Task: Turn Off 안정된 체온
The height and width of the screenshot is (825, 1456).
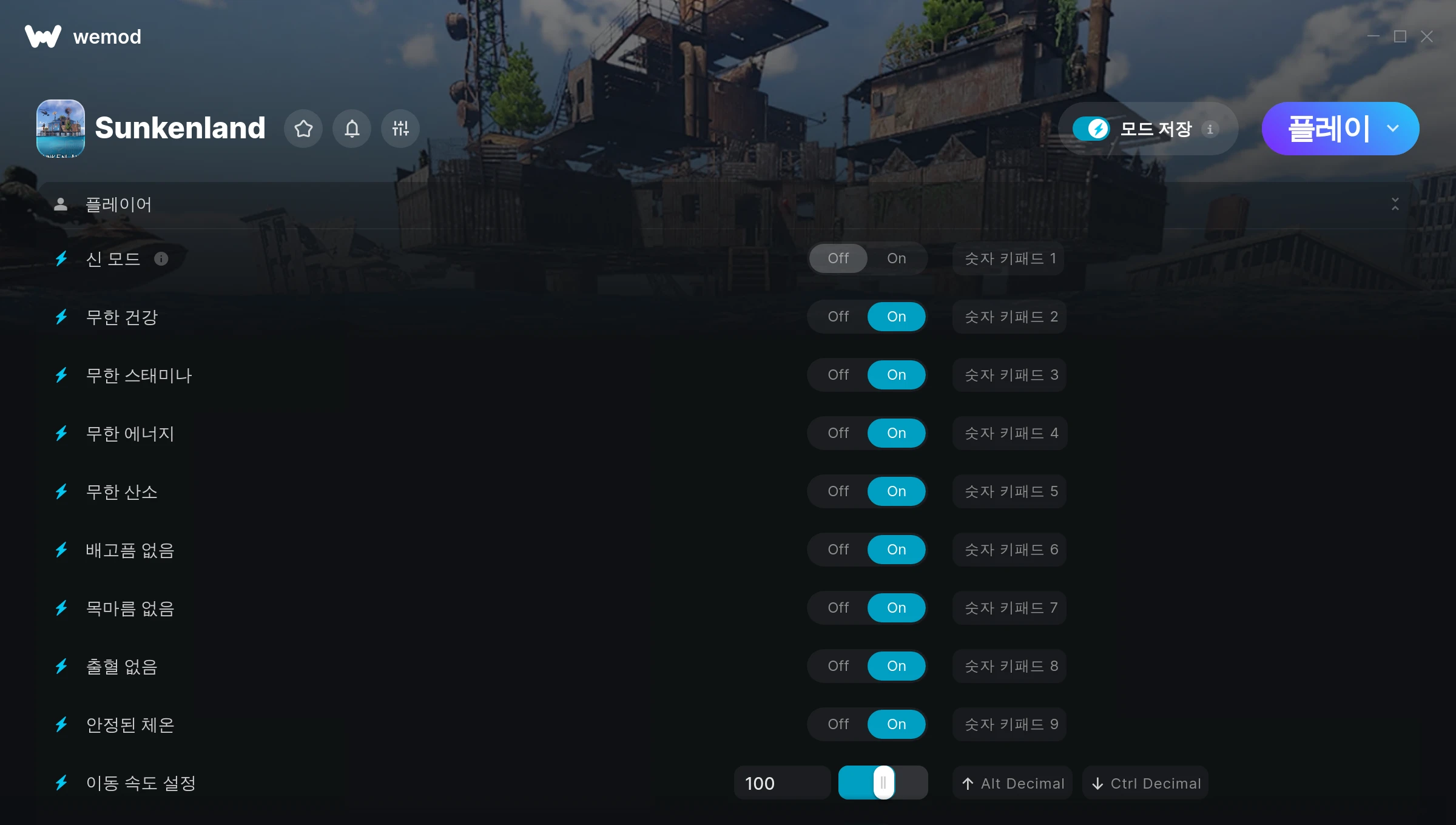Action: [838, 724]
